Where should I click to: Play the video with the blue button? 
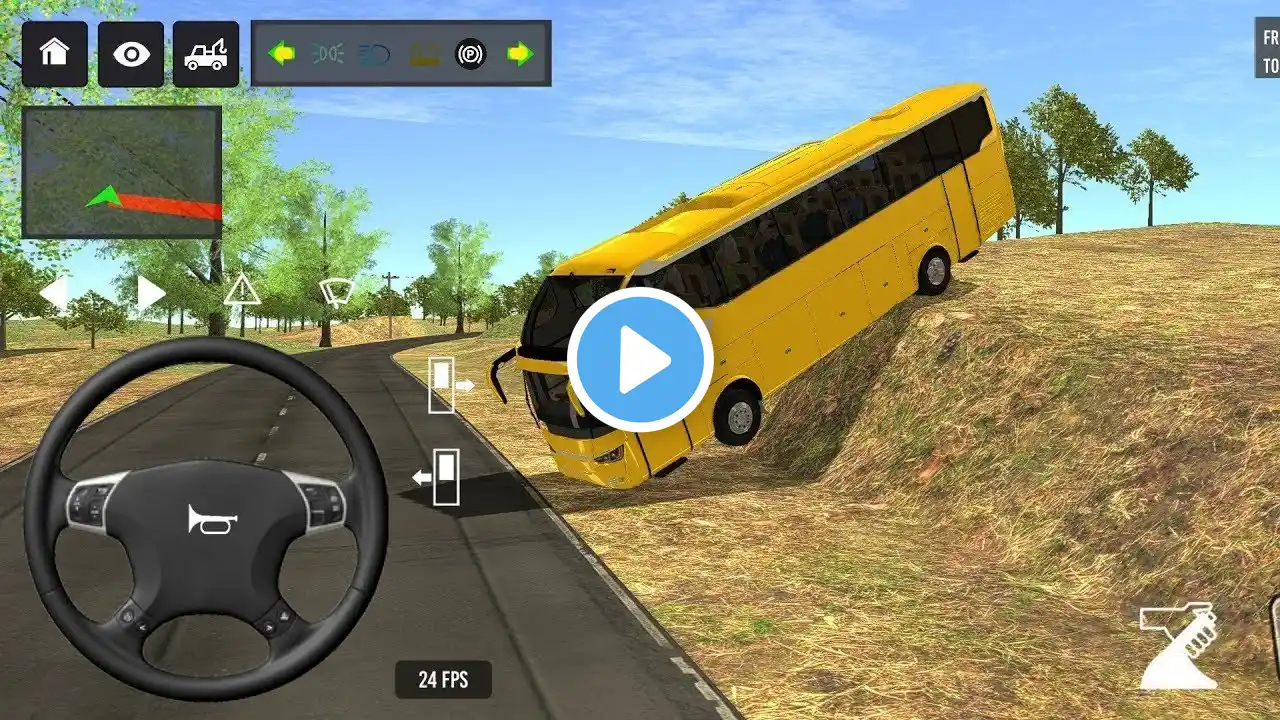640,360
